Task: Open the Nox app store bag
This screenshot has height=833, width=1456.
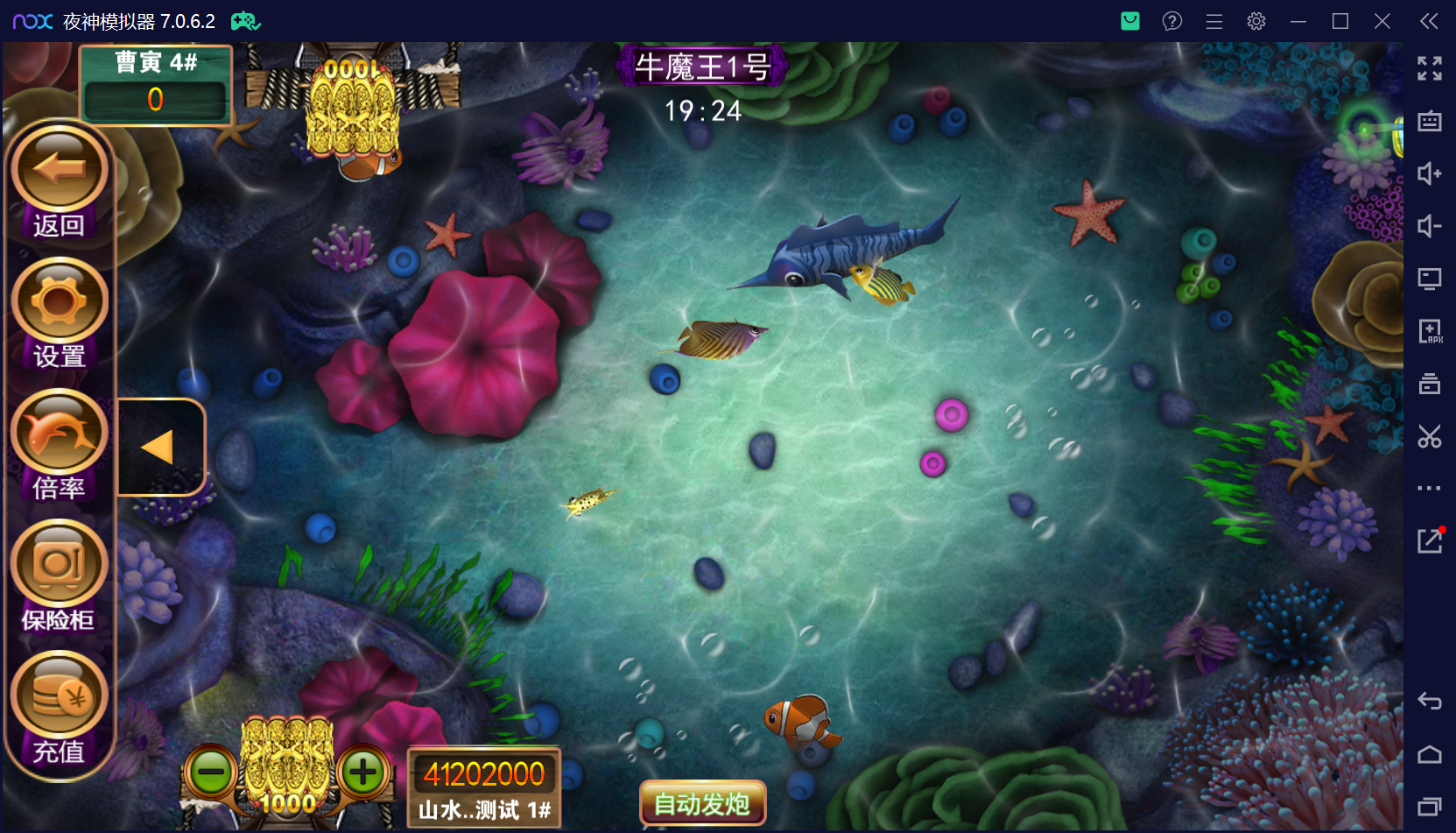Action: coord(1129,21)
